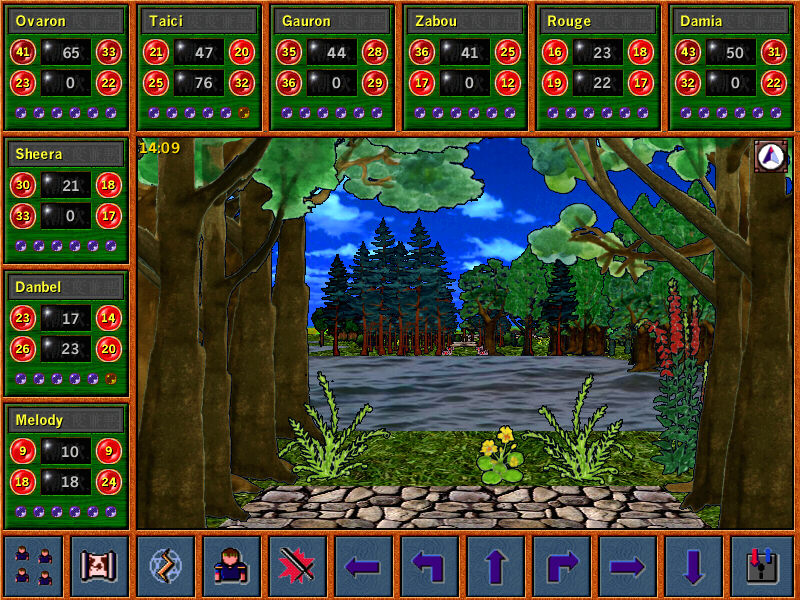Strafe right with the straight right arrow
800x600 pixels.
click(627, 566)
